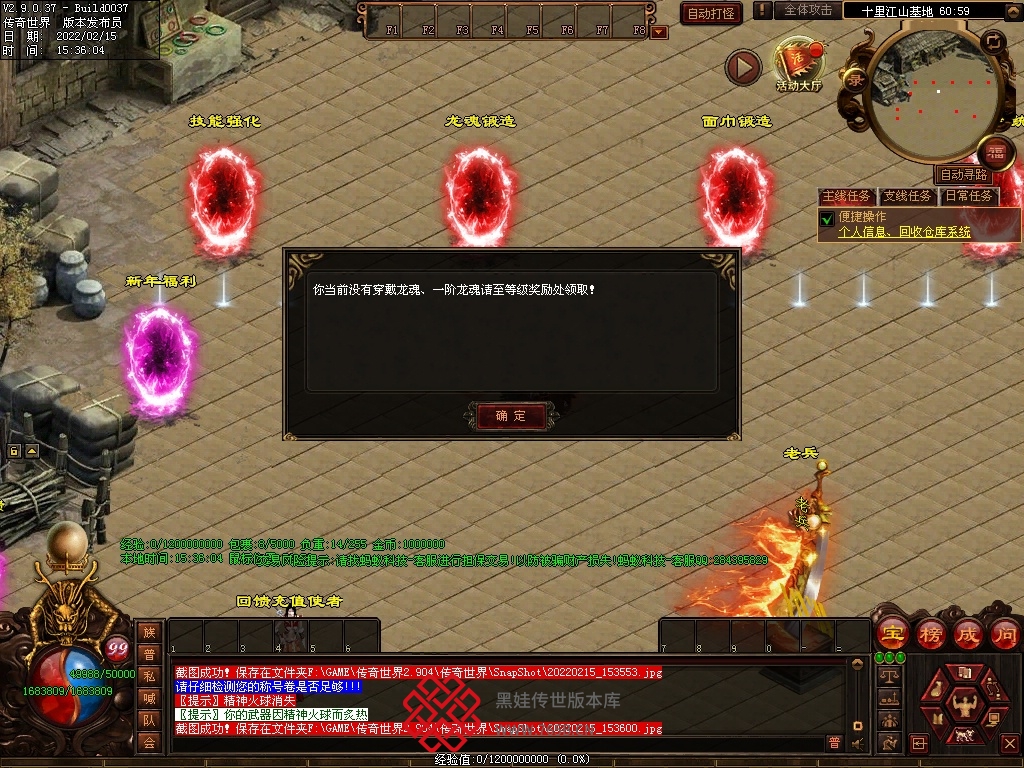Open the 活动大厅 activity hall icon
The height and width of the screenshot is (768, 1024).
point(798,65)
